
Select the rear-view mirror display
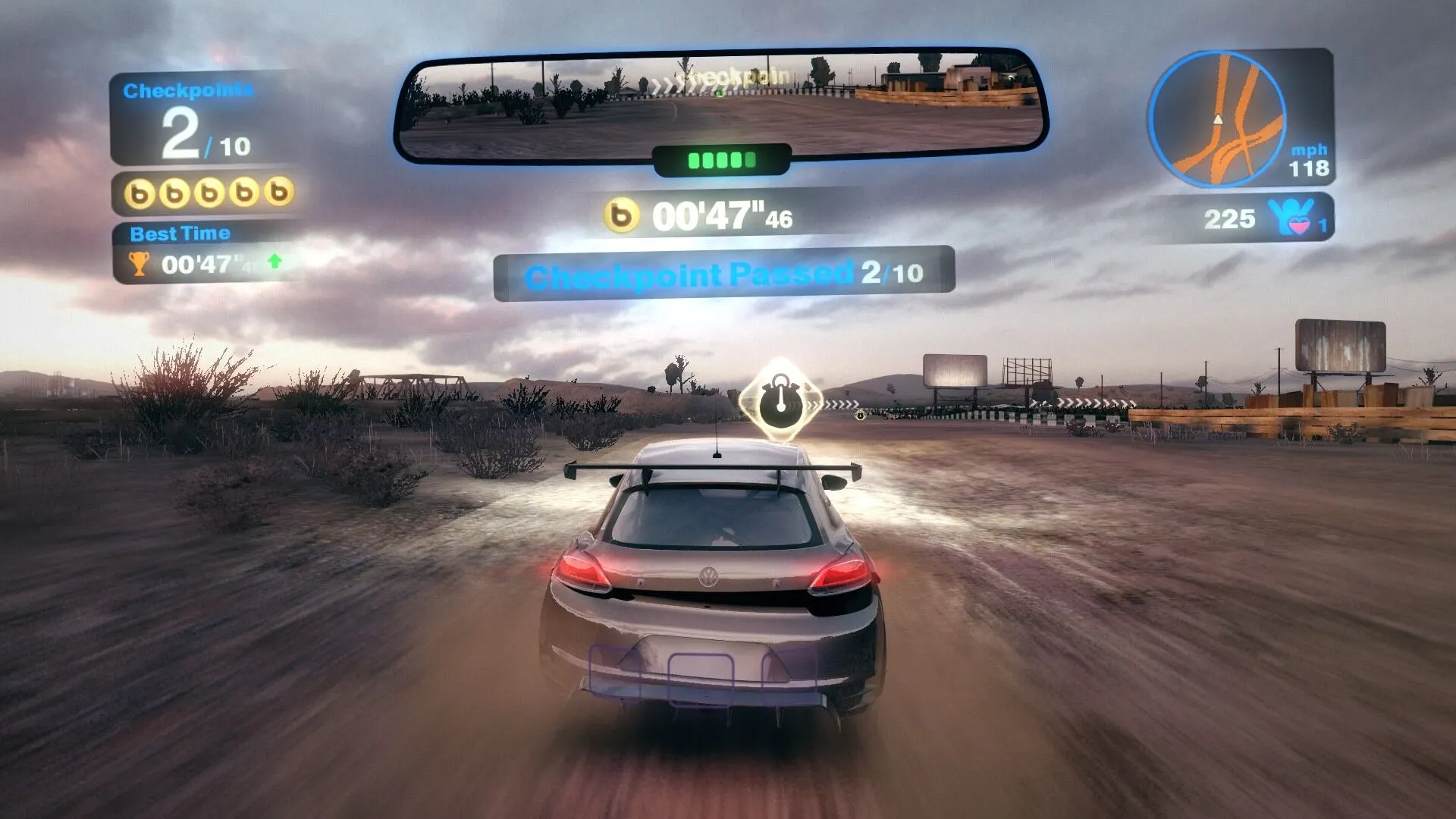[720, 105]
